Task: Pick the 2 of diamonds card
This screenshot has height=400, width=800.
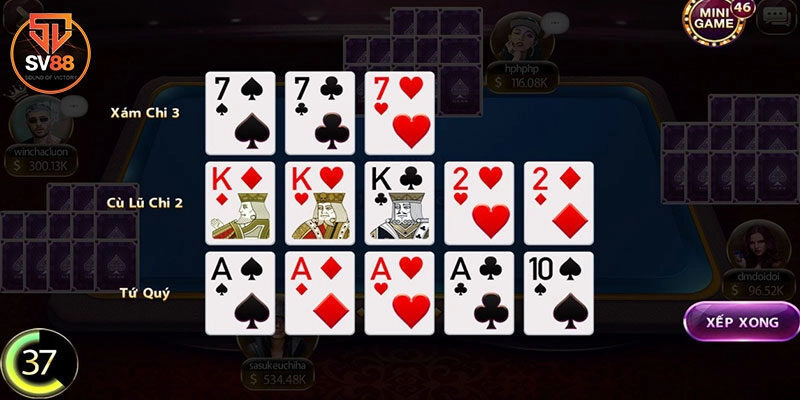Action: 559,203
